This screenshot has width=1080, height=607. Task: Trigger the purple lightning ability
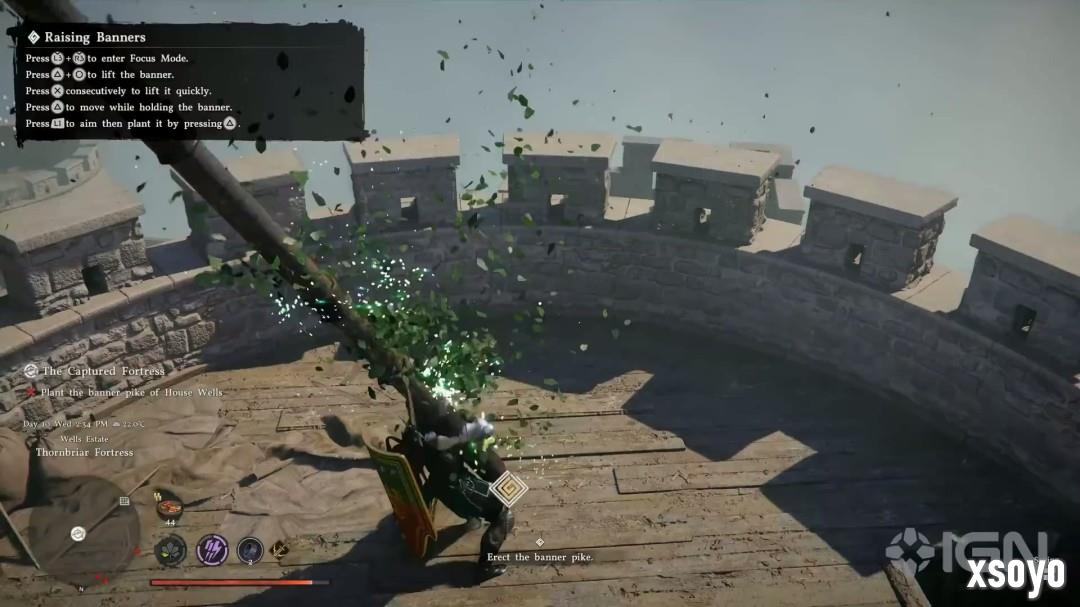[212, 549]
